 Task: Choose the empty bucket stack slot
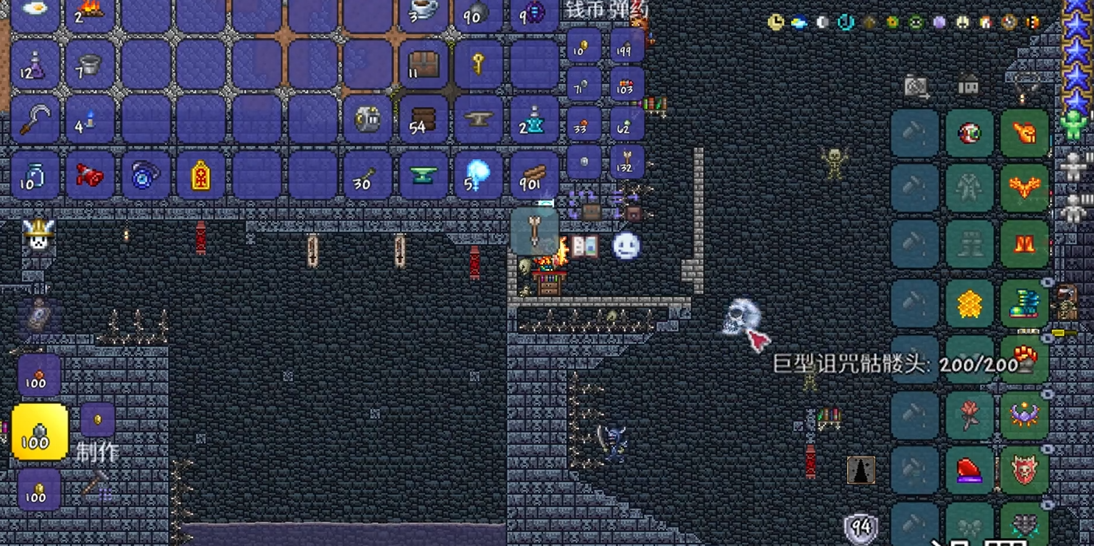(90, 66)
